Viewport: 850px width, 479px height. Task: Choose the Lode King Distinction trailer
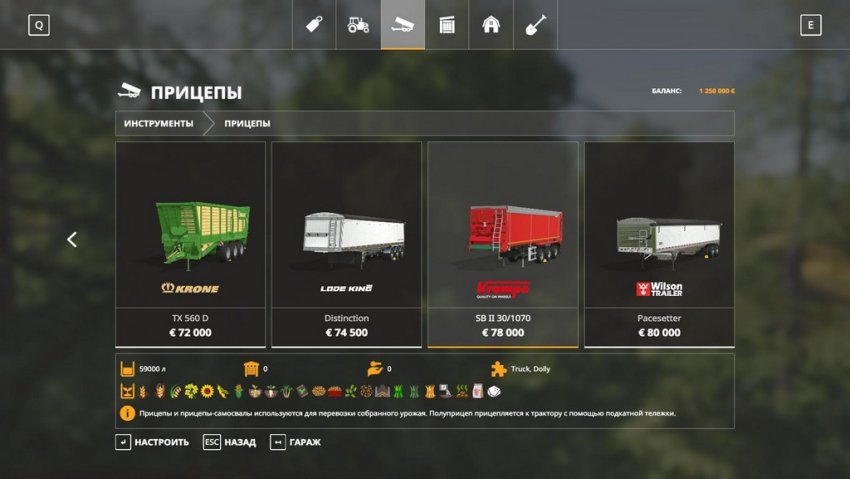346,243
